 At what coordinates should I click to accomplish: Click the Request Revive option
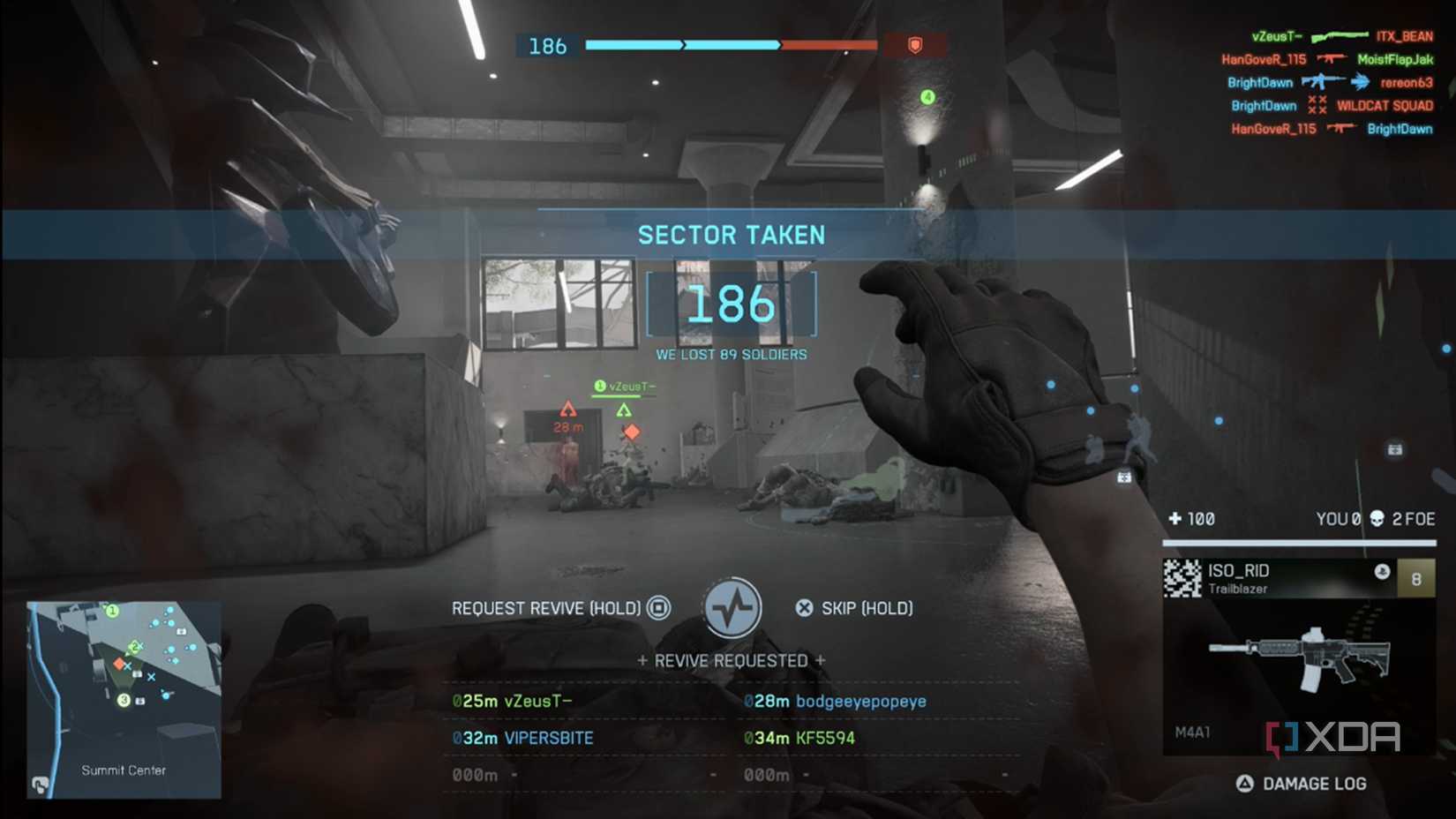coord(560,608)
